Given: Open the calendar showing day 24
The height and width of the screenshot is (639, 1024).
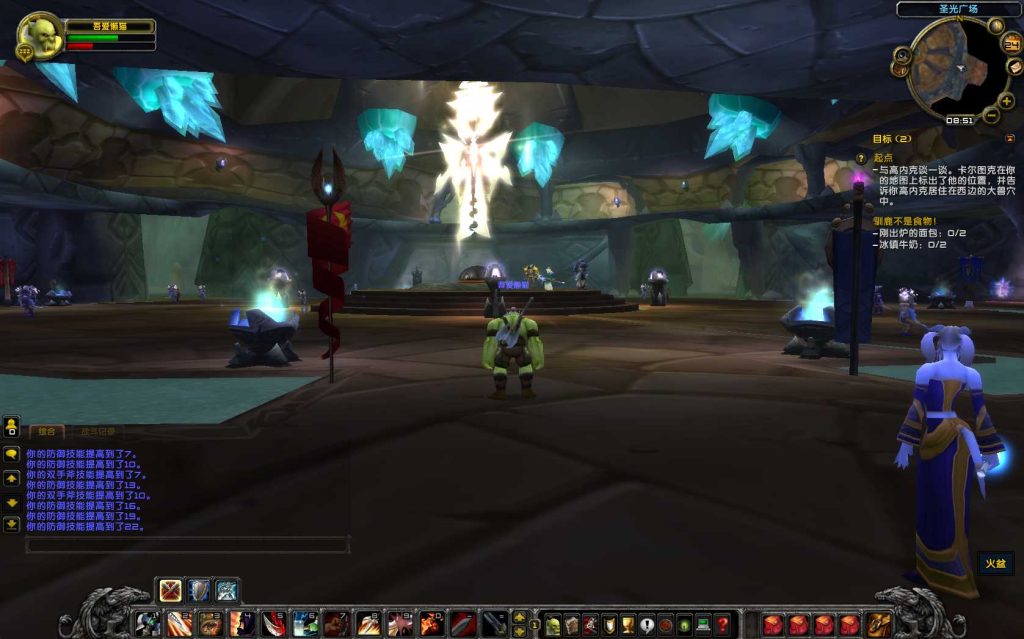Looking at the screenshot, I should coord(1012,44).
